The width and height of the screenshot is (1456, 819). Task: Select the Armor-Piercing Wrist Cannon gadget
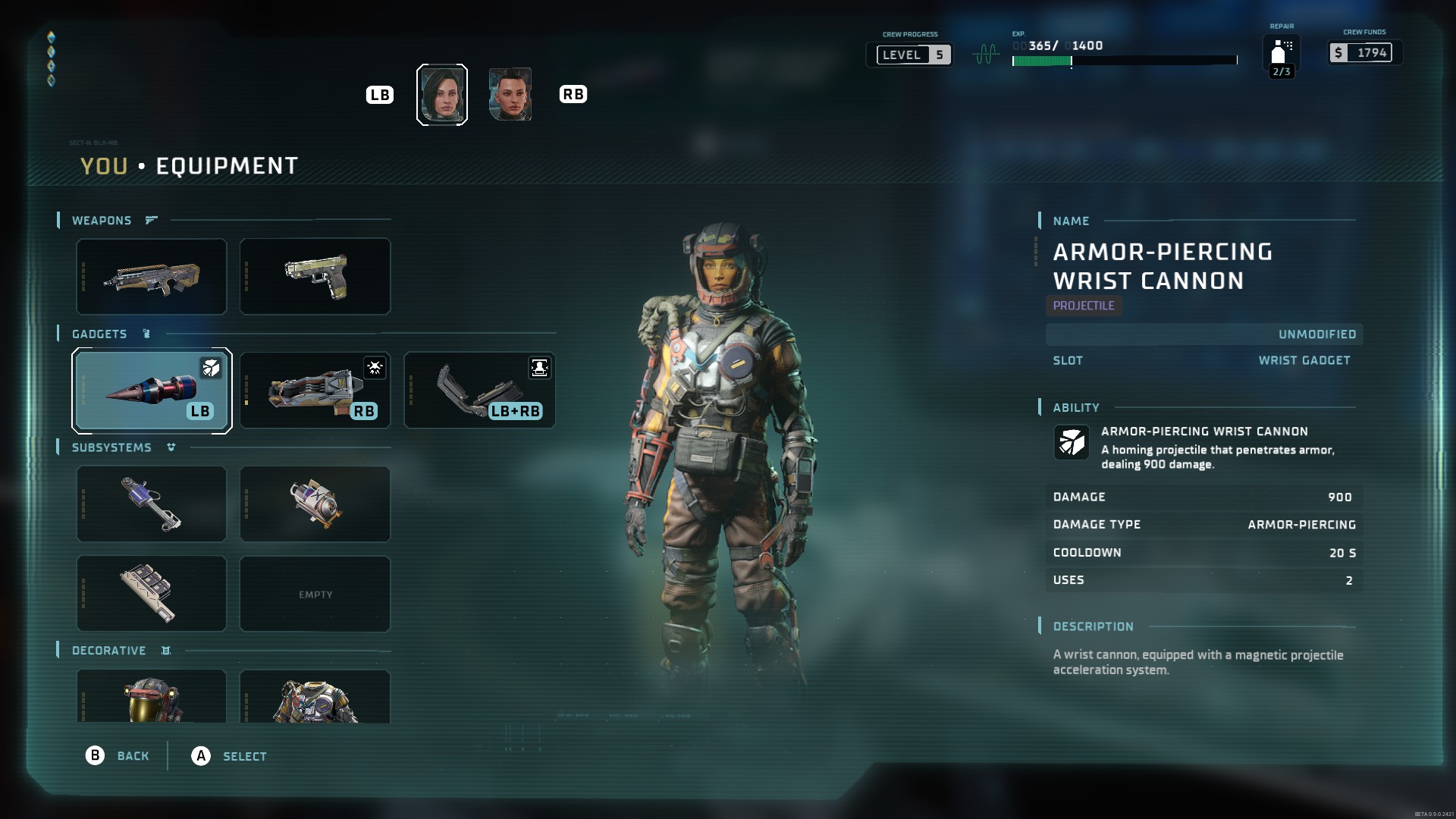(151, 391)
